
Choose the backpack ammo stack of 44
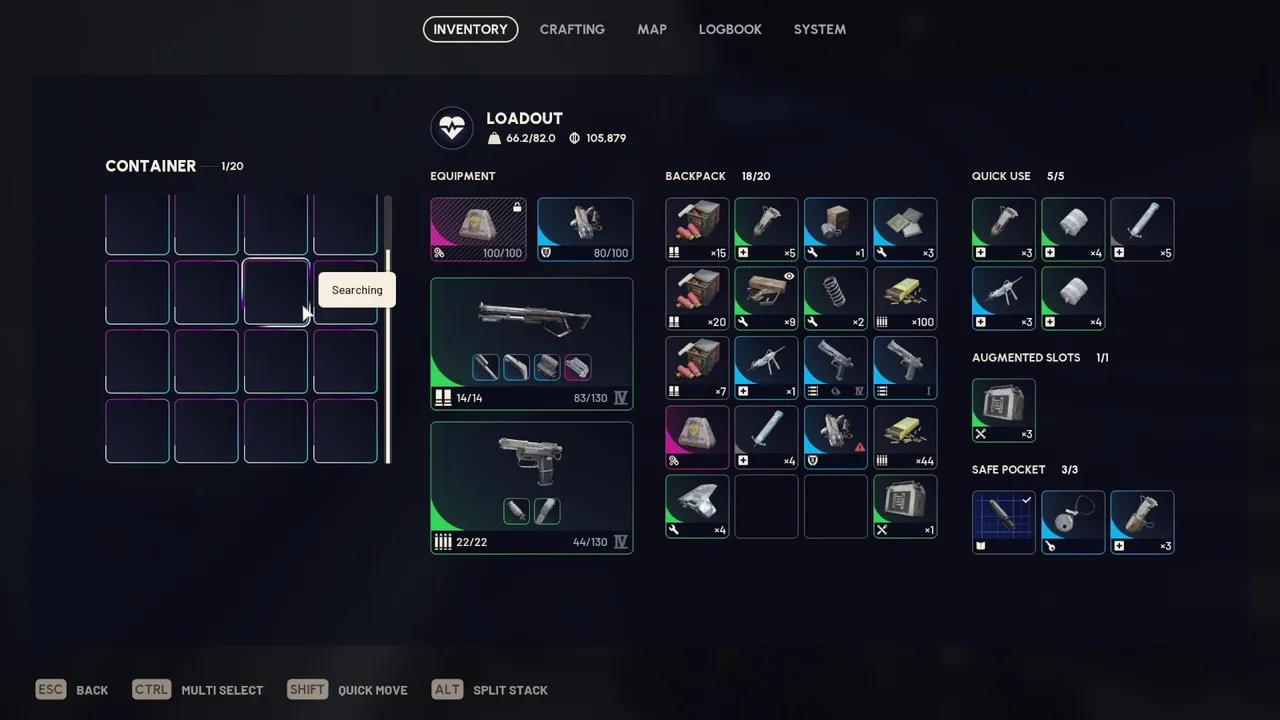(x=905, y=437)
